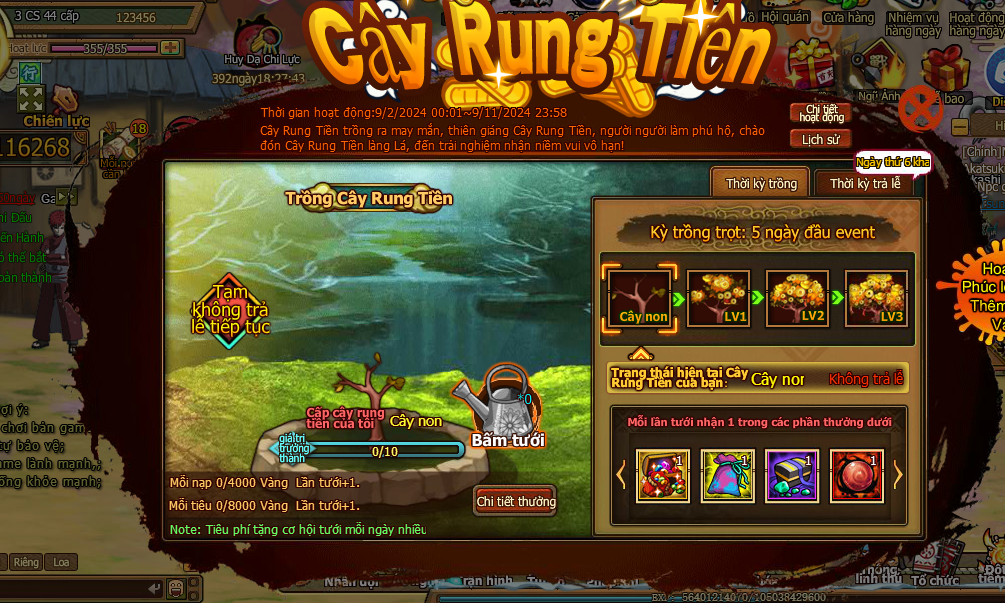Open Chi tiết thưởng reward details

[516, 501]
